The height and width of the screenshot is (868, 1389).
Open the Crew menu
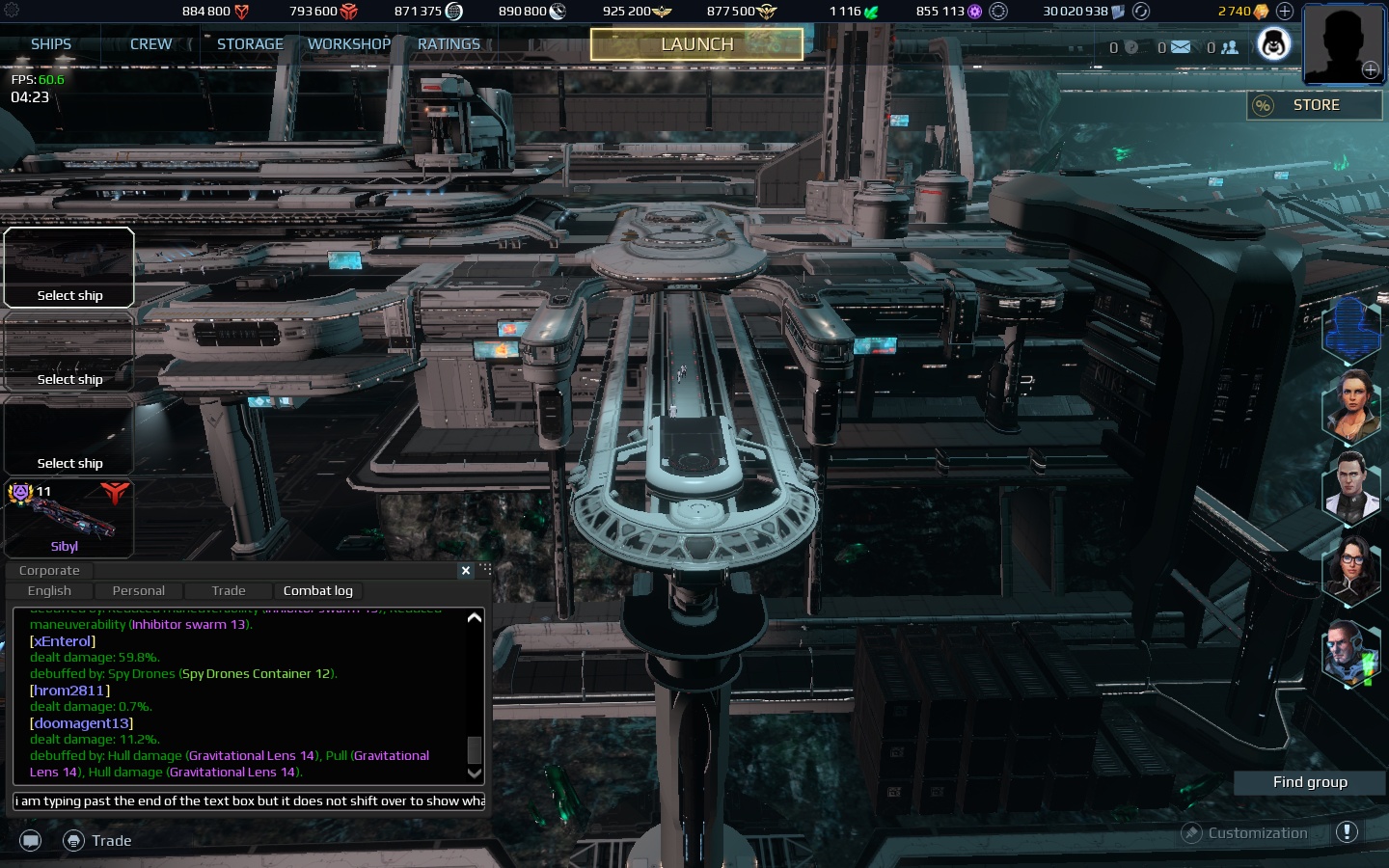click(150, 44)
